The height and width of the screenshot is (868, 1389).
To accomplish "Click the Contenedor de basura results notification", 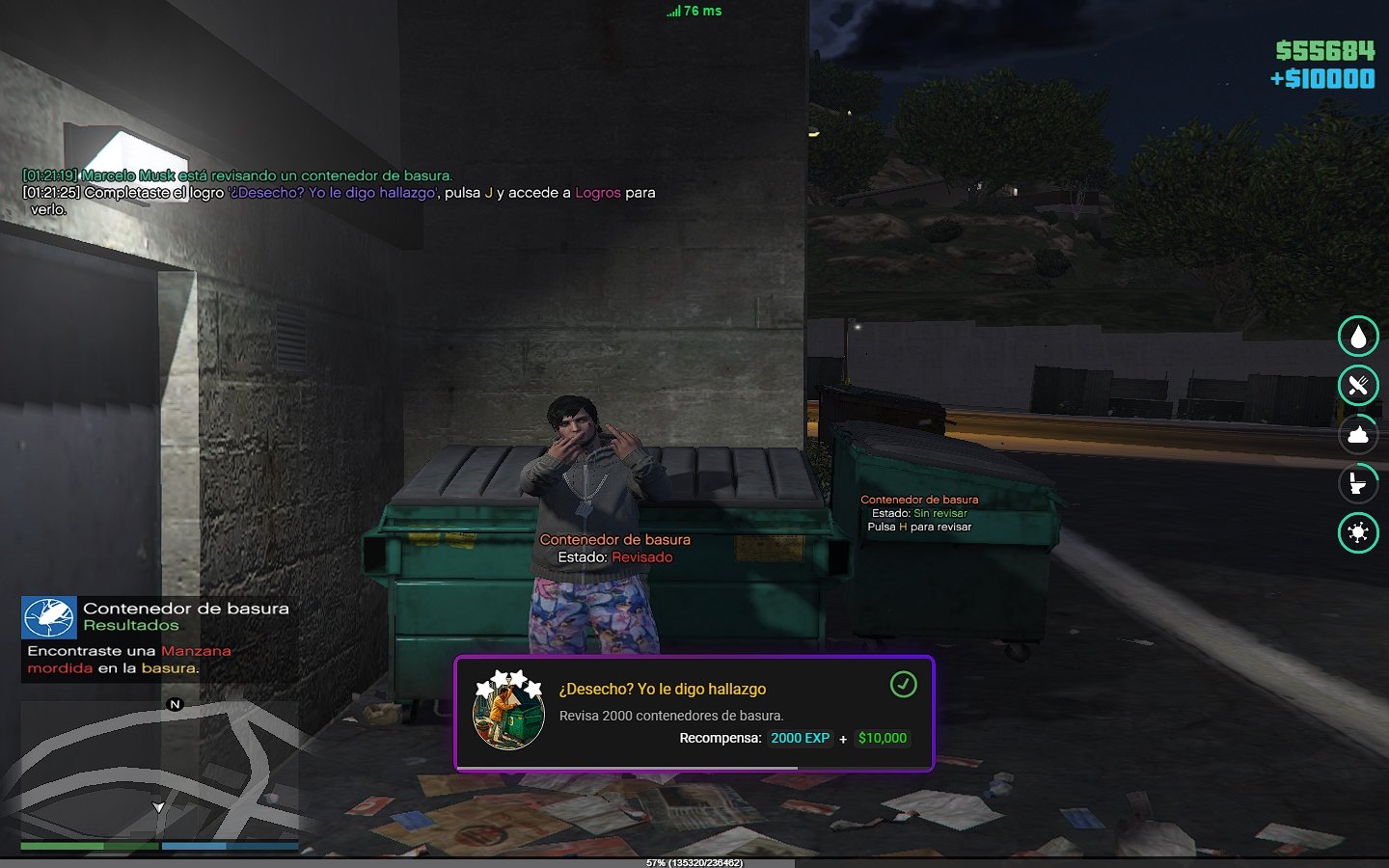I will pyautogui.click(x=159, y=637).
